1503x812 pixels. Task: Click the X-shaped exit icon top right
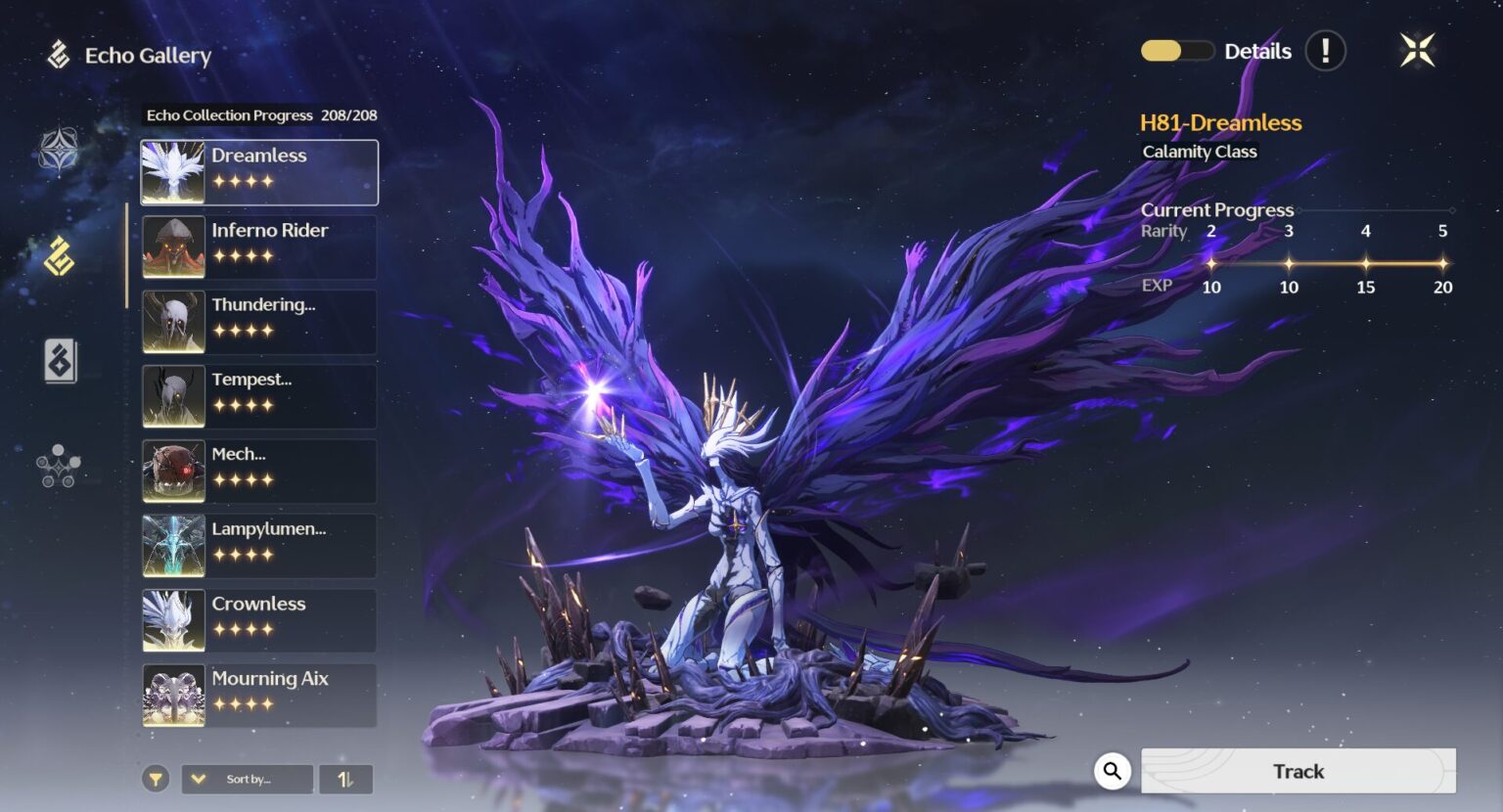[x=1418, y=50]
